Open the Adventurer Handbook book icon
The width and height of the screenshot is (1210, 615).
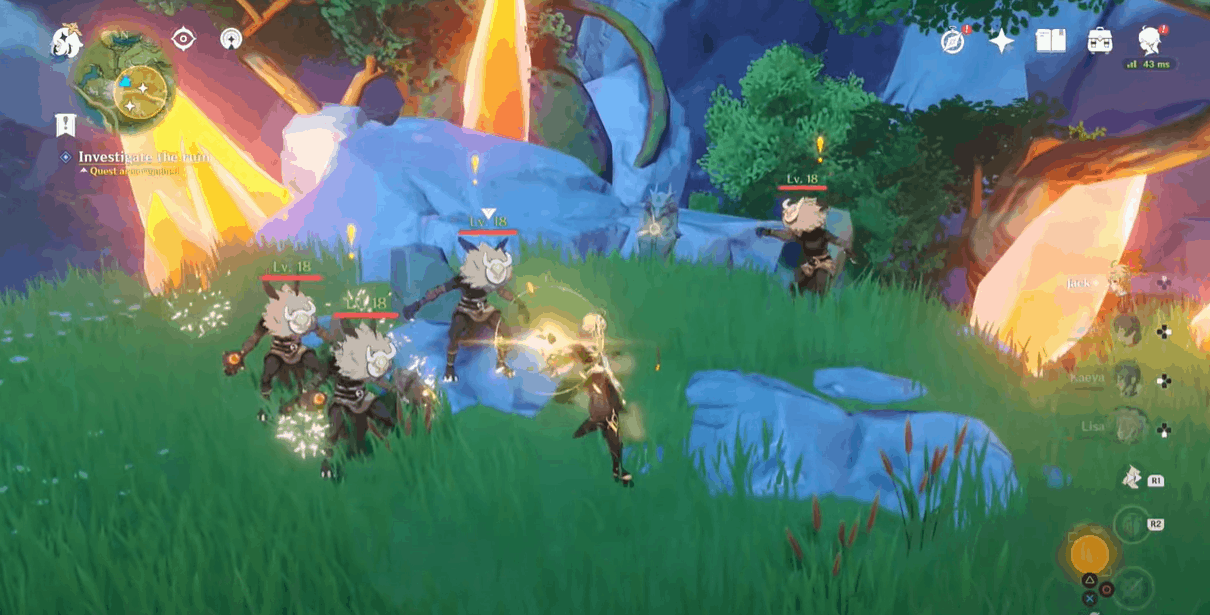(1050, 41)
